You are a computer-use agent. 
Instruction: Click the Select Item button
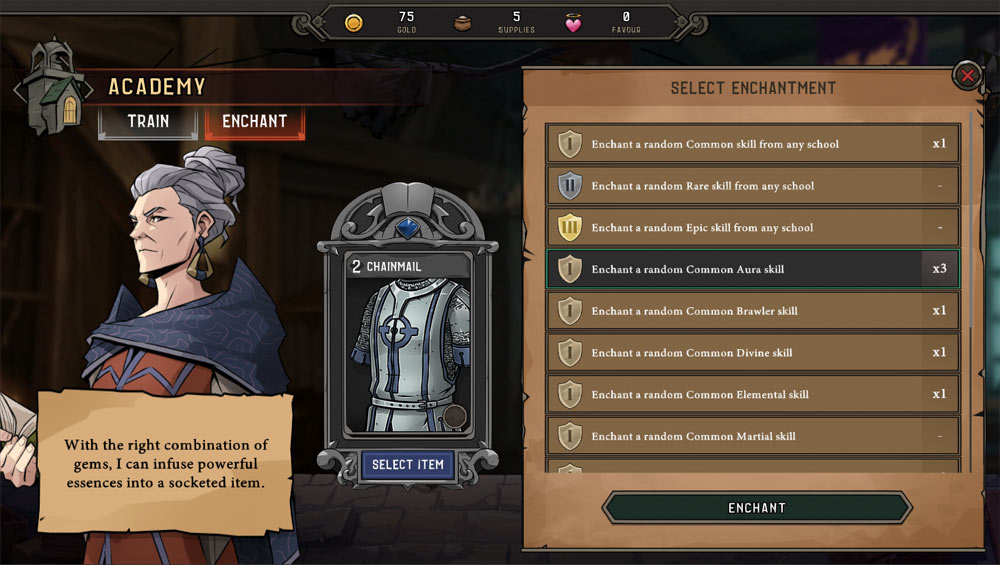pos(407,465)
